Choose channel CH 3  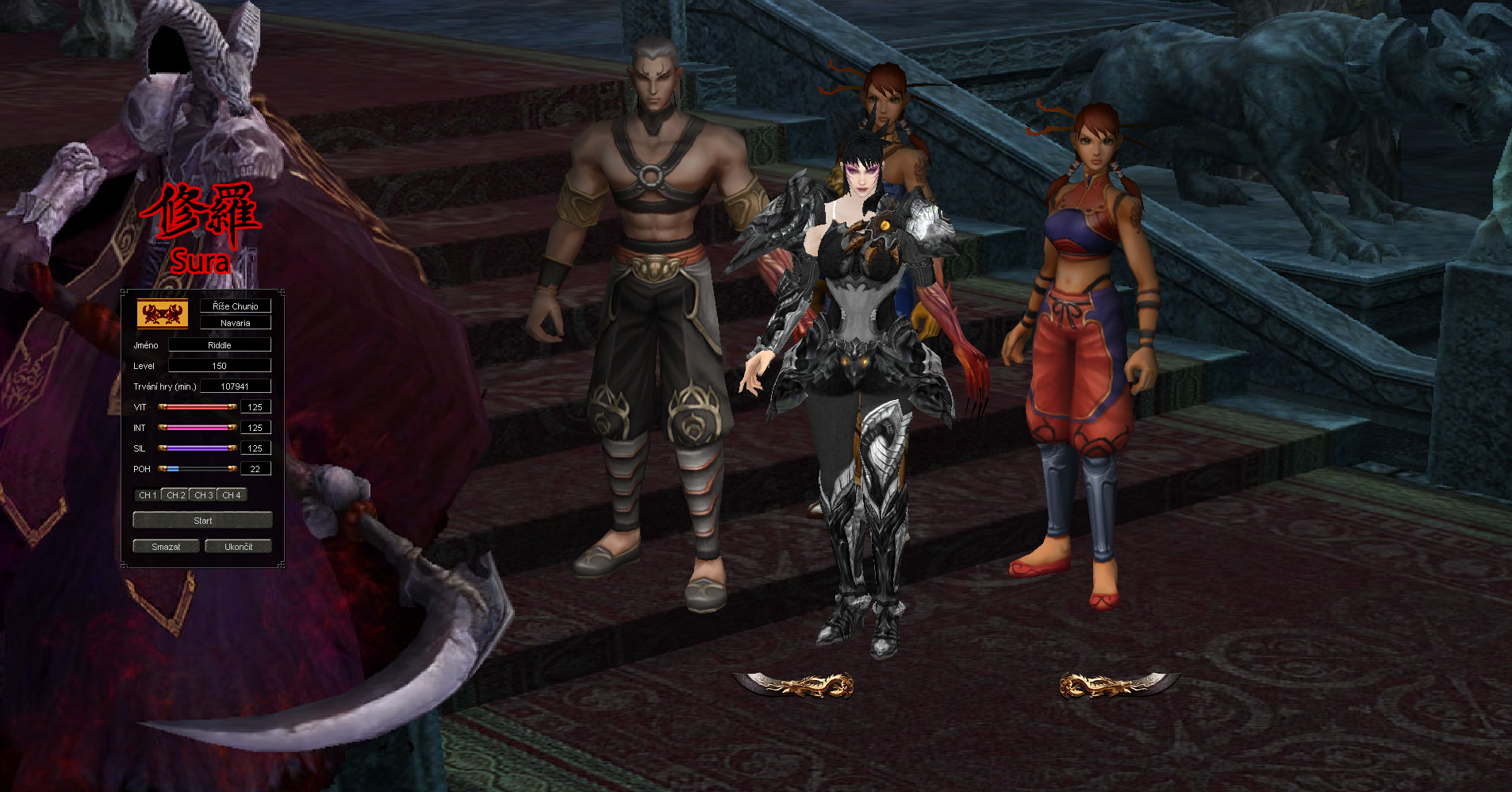(204, 495)
